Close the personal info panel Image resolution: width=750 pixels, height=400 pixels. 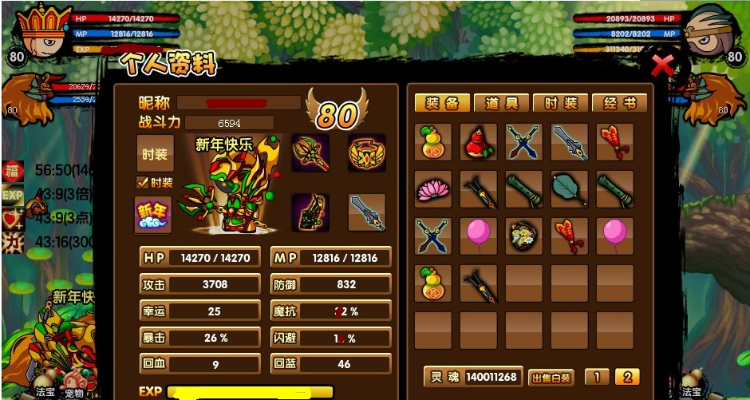(x=661, y=66)
